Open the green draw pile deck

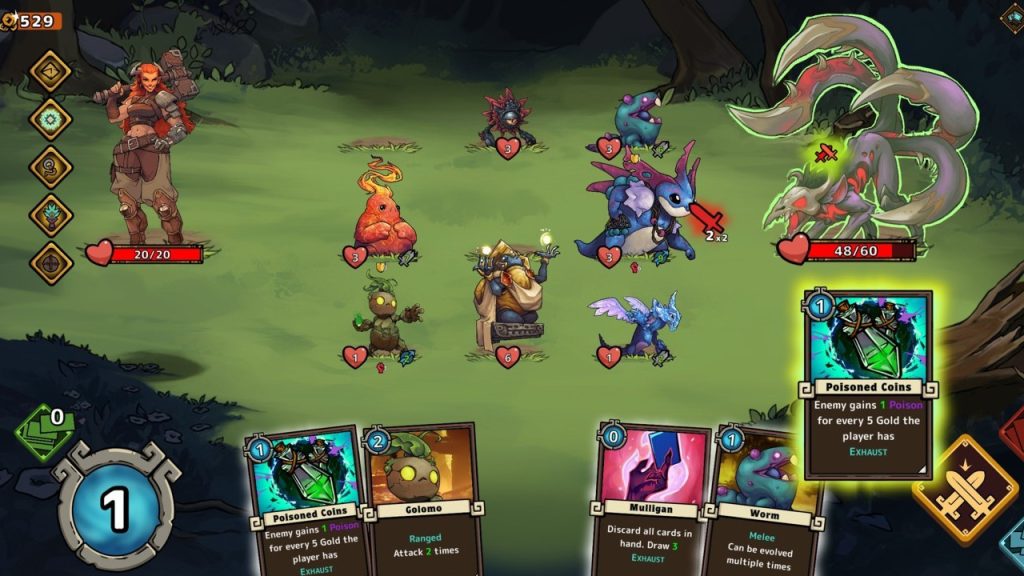click(45, 432)
